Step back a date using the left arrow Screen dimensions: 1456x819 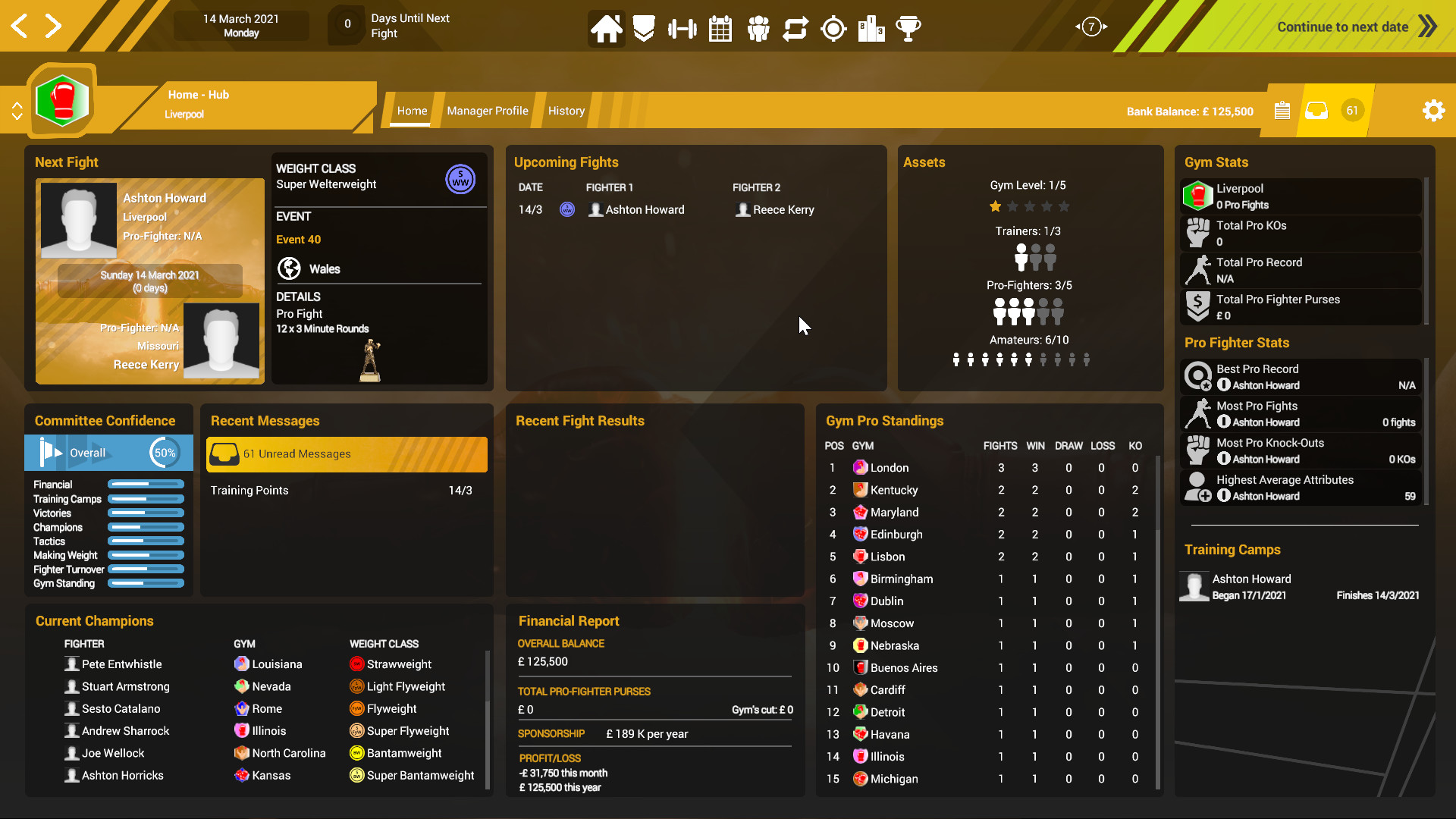19,25
